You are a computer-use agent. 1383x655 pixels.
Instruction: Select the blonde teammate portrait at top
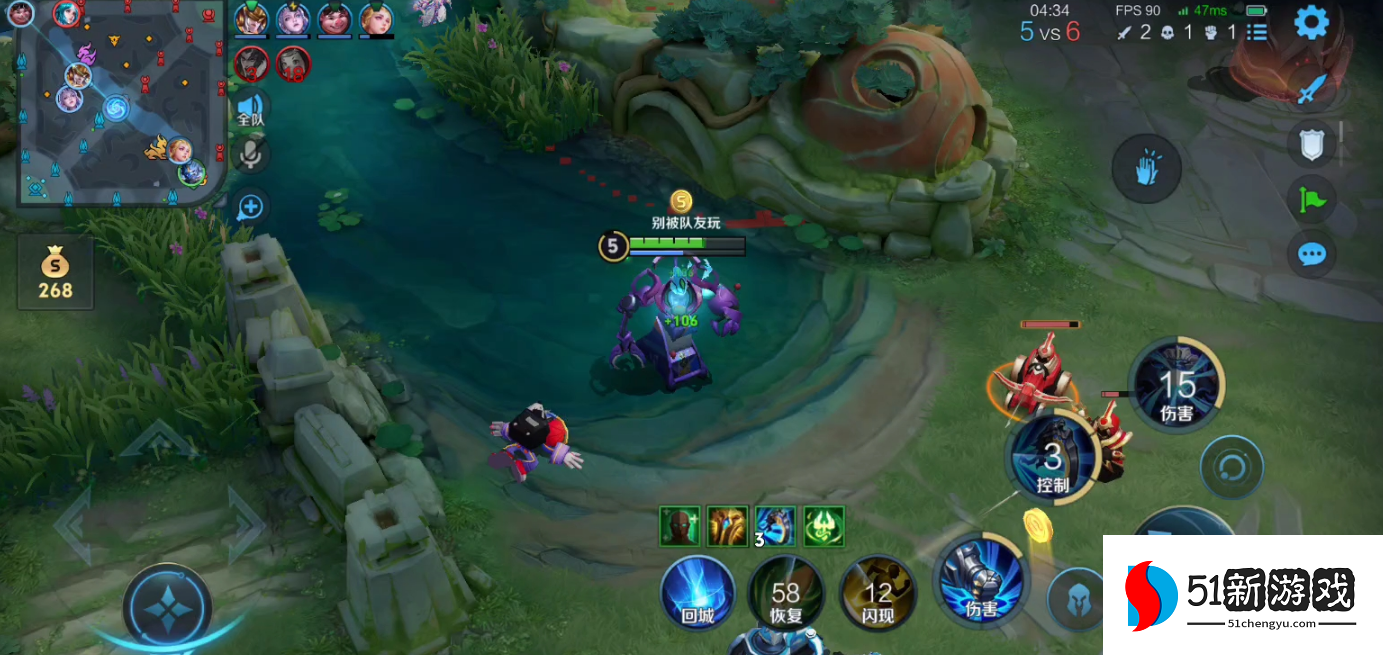coord(376,19)
